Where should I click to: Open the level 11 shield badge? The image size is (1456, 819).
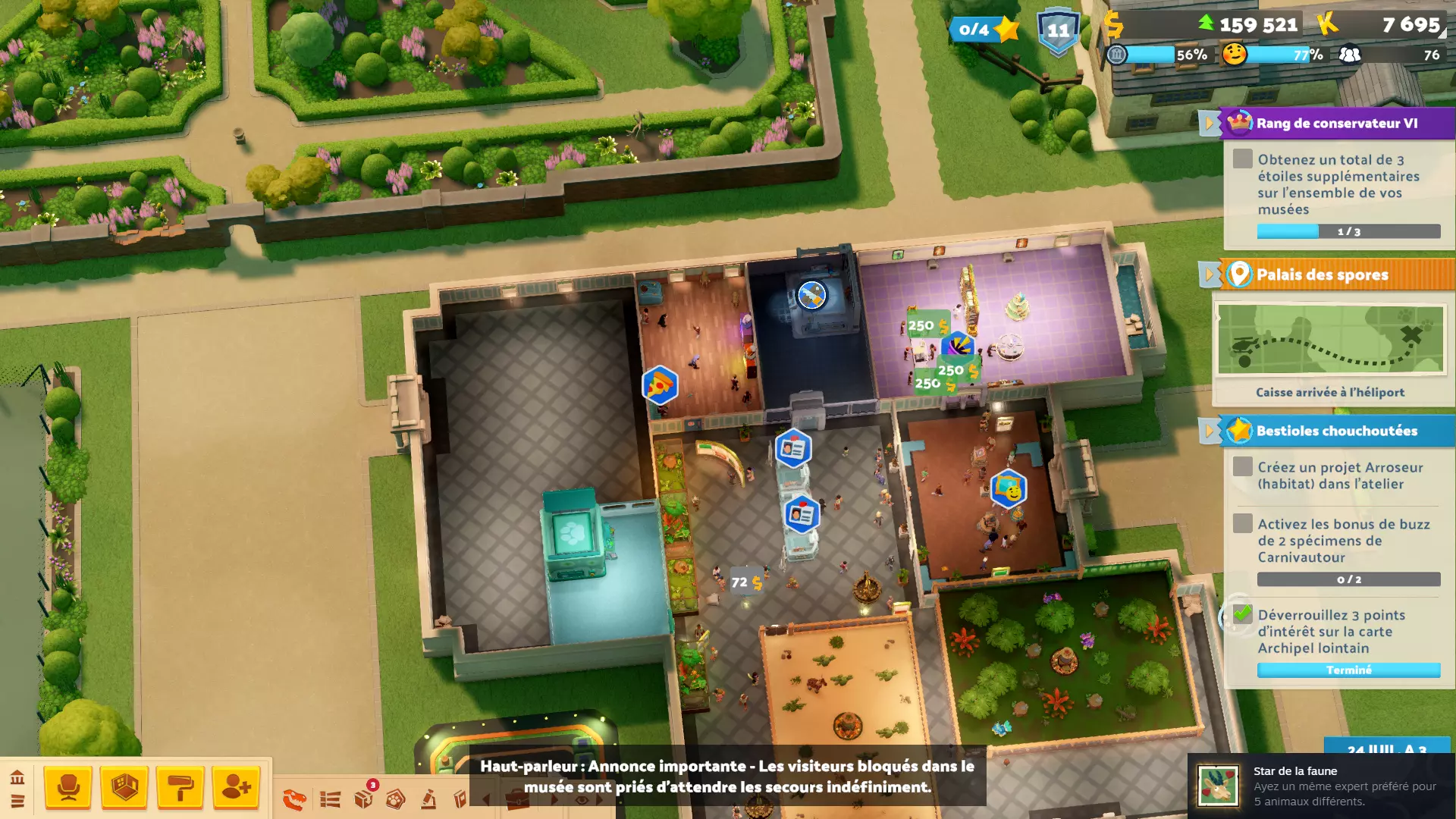click(x=1058, y=31)
